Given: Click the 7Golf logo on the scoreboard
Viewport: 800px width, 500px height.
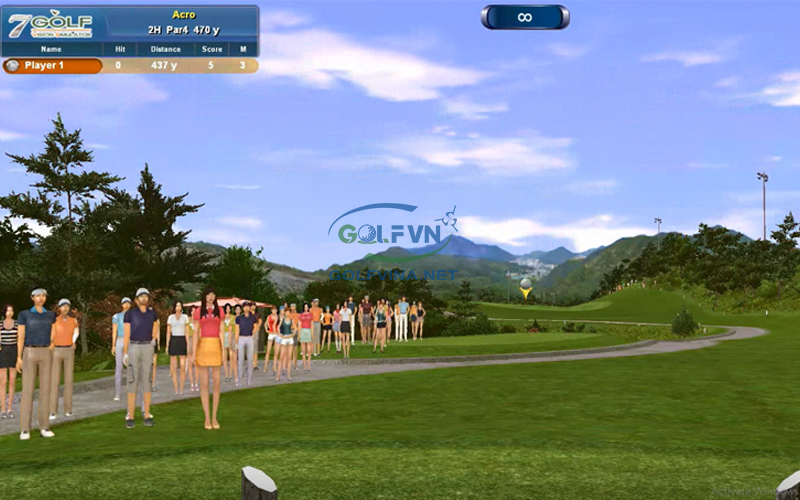Looking at the screenshot, I should coord(50,24).
